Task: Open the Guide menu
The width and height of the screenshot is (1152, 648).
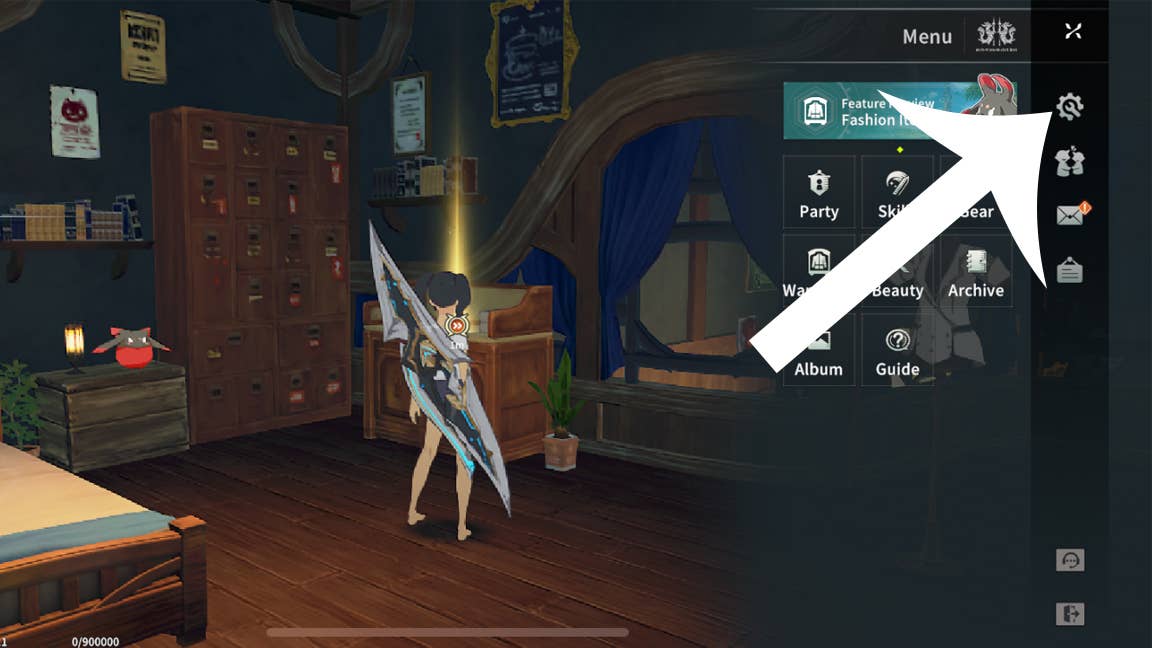Action: (897, 351)
